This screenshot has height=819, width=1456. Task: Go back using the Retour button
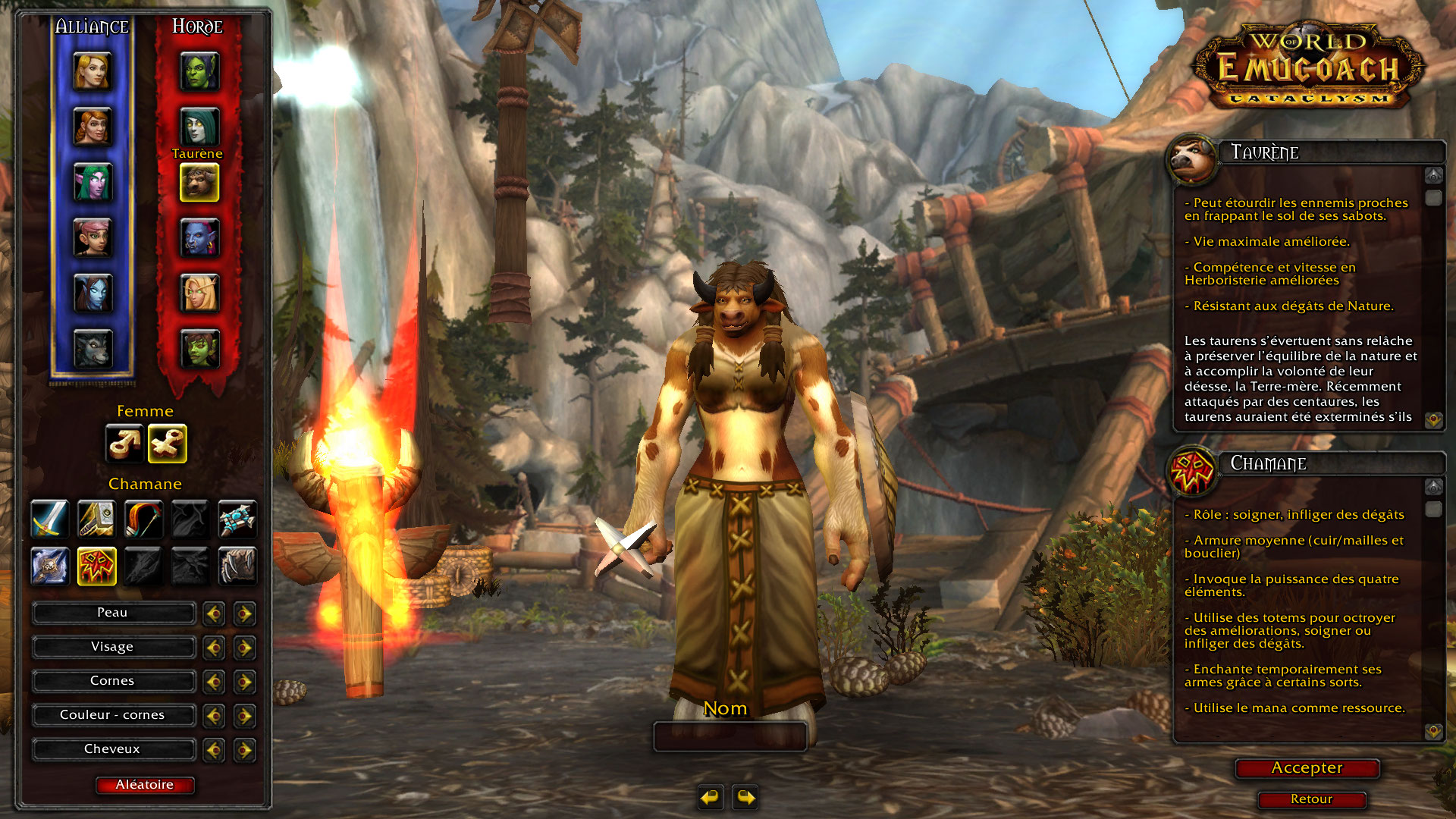point(1311,799)
